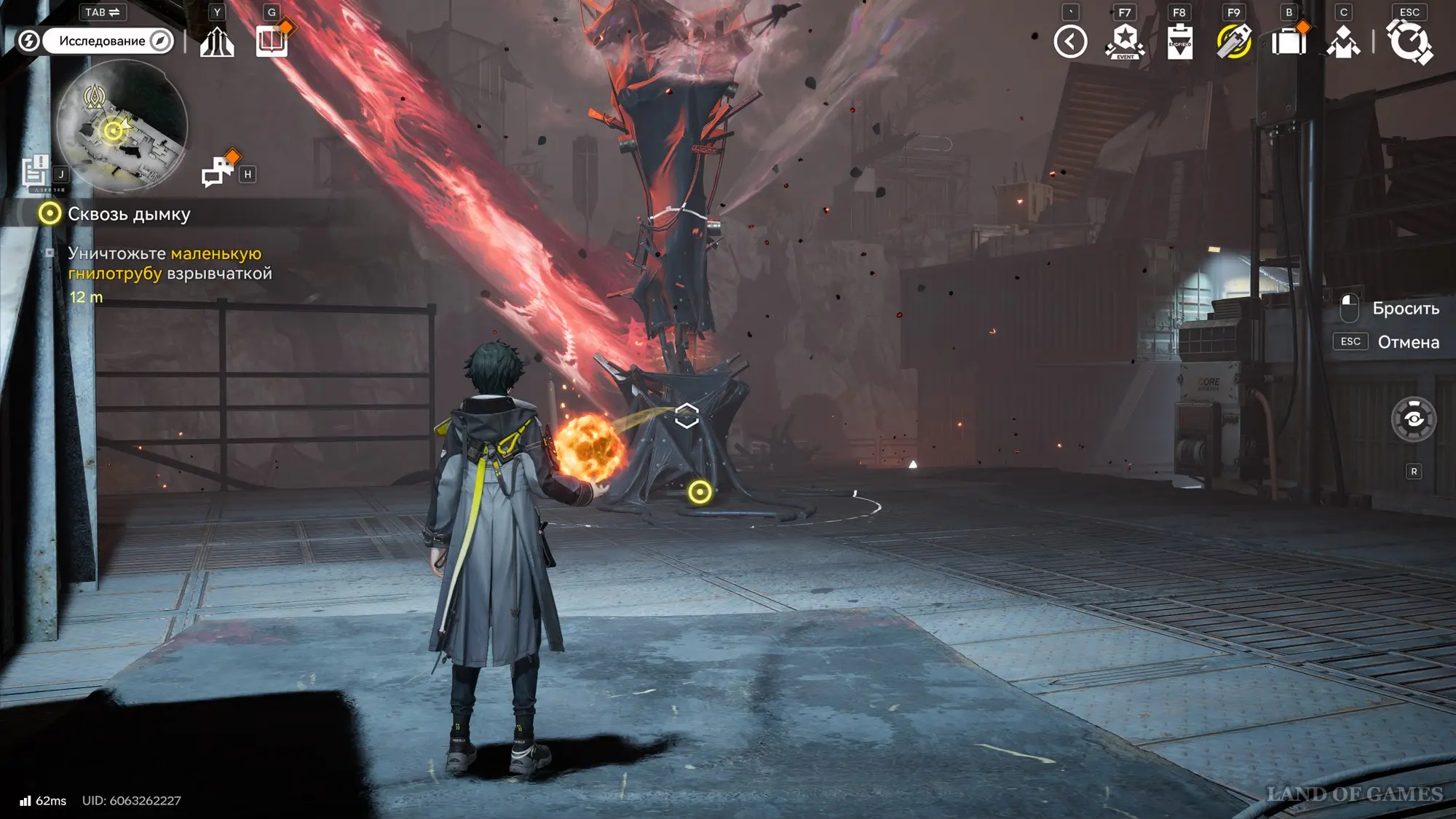
Task: Open the chat bubbles icon
Action: (x=217, y=172)
